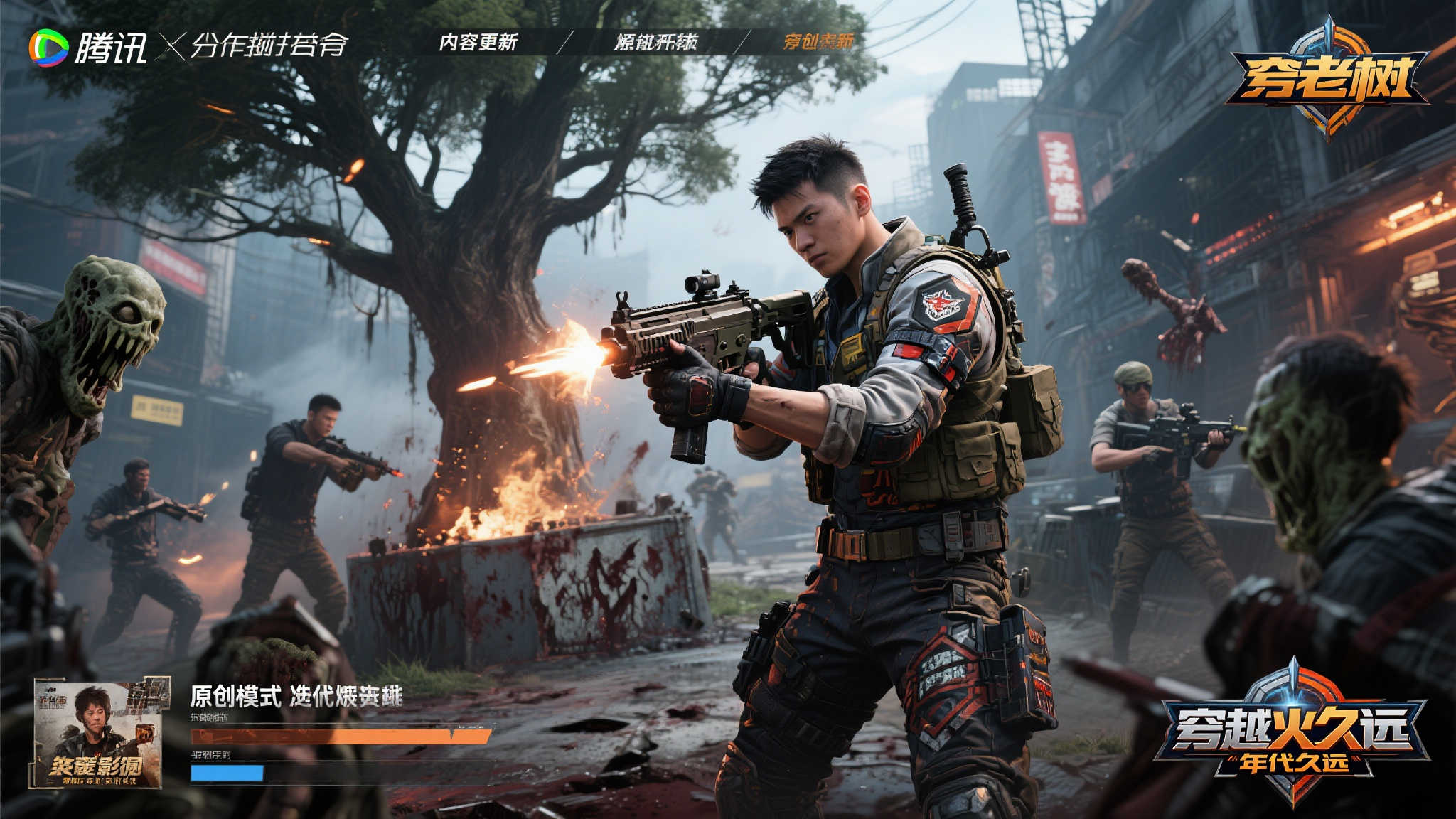Click the Tencent Video logo
This screenshot has width=1456, height=819.
pos(87,48)
